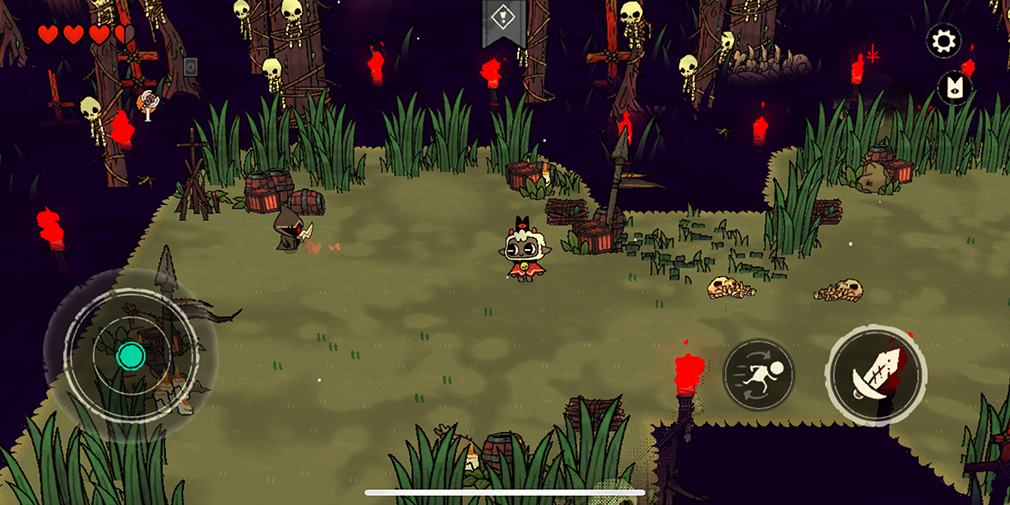Open the settings gear menu
This screenshot has height=505, width=1010.
tap(943, 41)
